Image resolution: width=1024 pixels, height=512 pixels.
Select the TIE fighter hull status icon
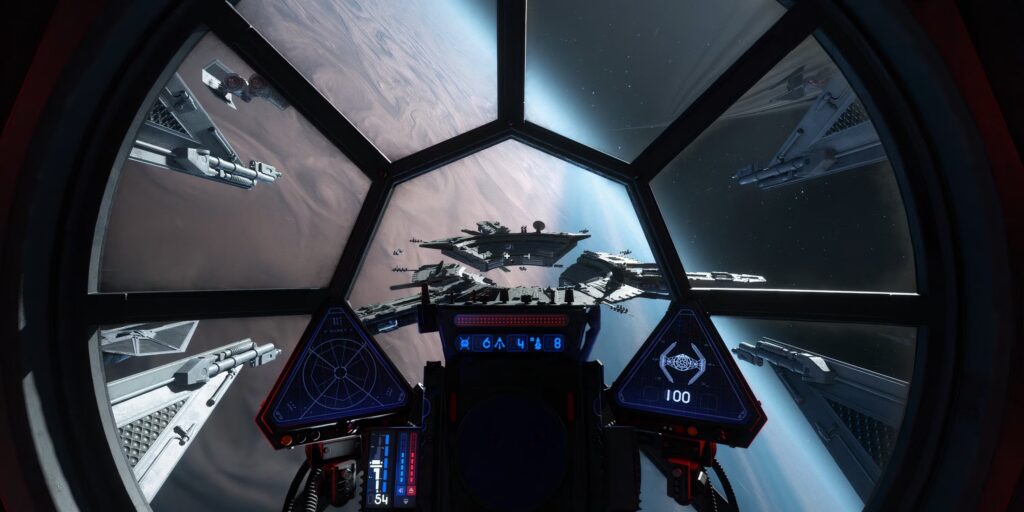[x=682, y=361]
